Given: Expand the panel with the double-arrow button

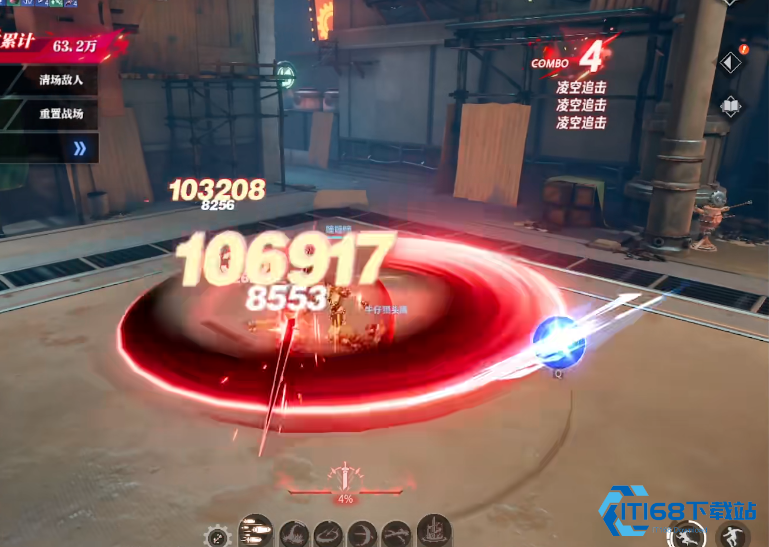Looking at the screenshot, I should click(x=80, y=148).
